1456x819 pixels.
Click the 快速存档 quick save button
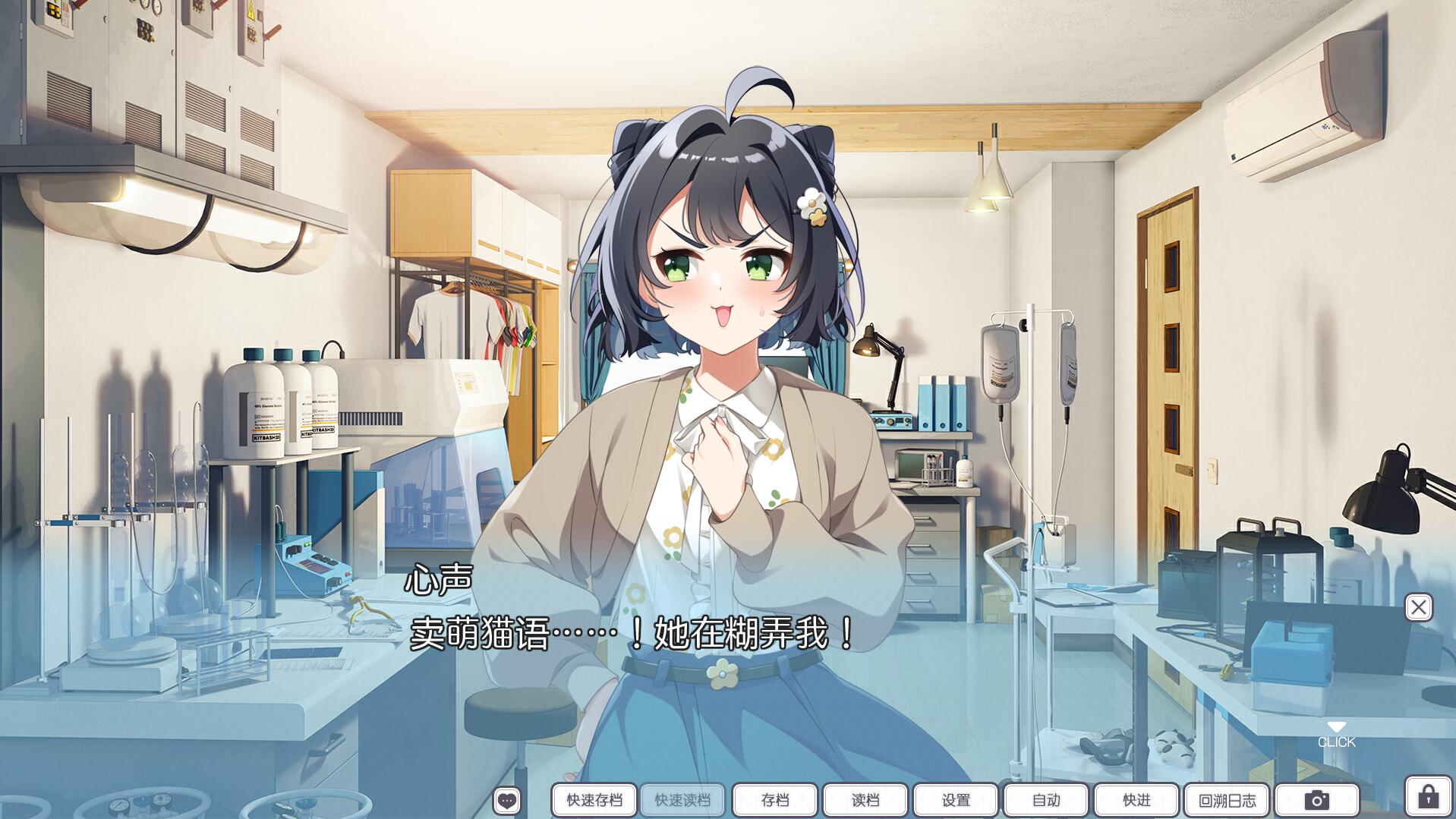coord(594,800)
